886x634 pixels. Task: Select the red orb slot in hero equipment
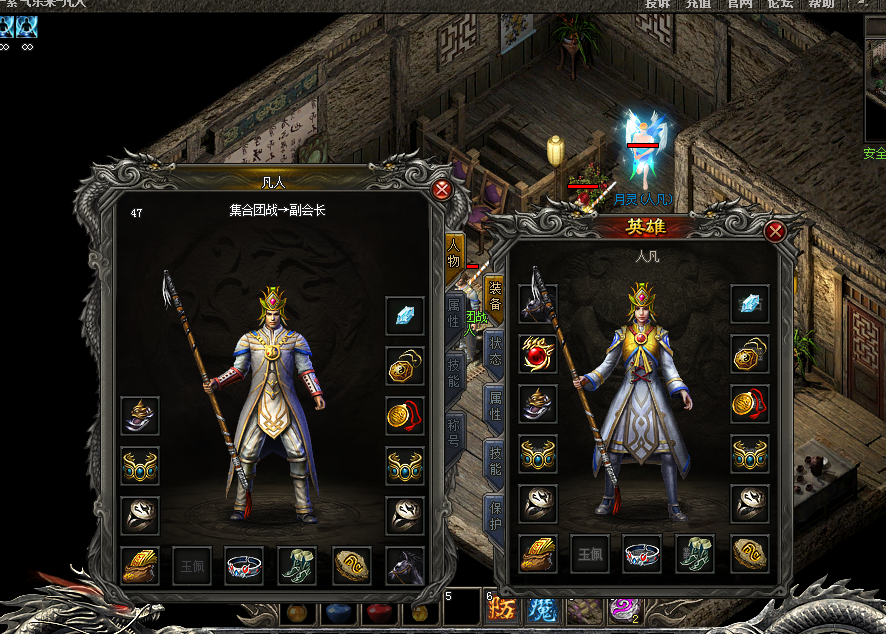(x=538, y=354)
